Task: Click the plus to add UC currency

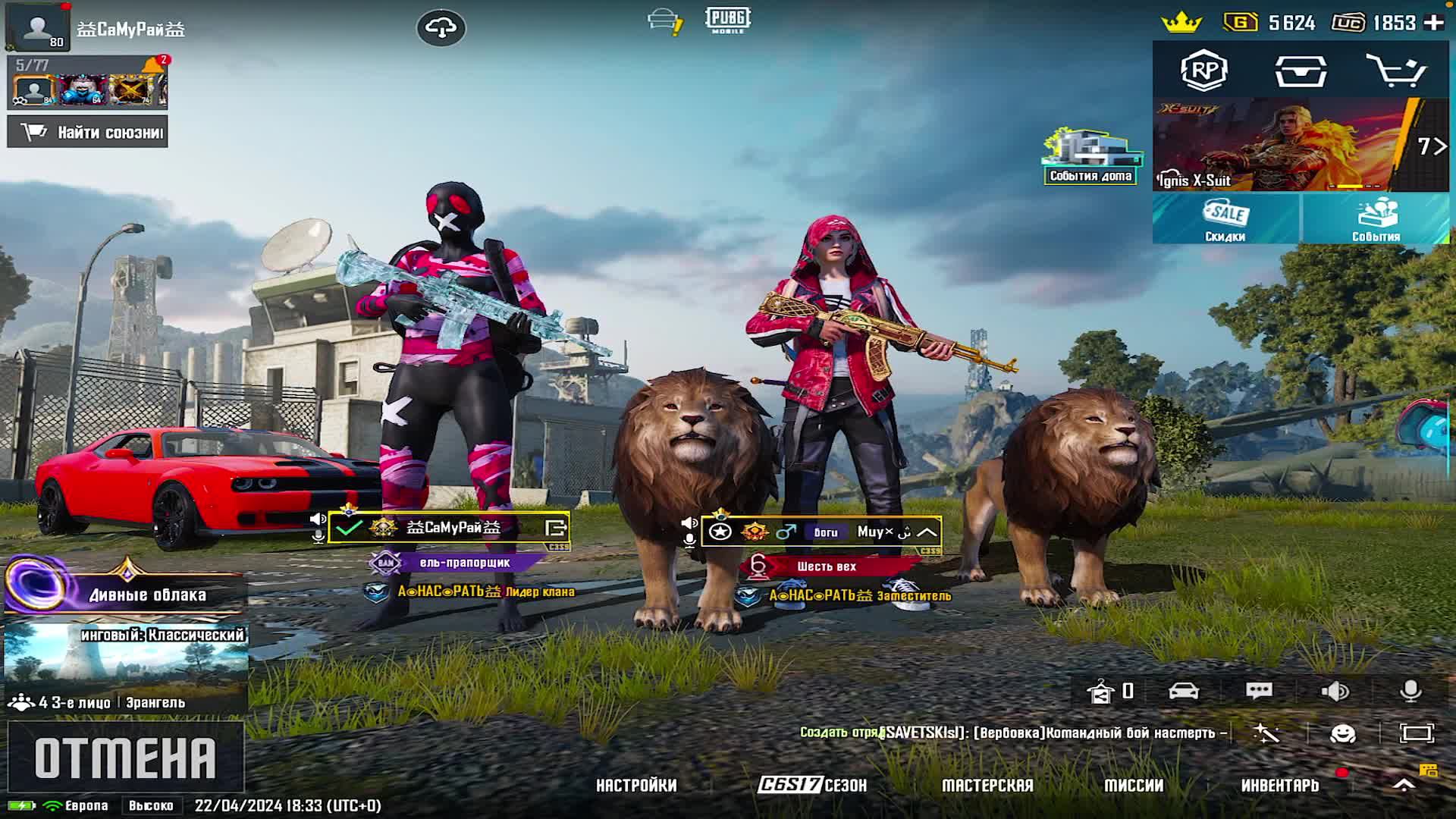Action: tap(1434, 23)
